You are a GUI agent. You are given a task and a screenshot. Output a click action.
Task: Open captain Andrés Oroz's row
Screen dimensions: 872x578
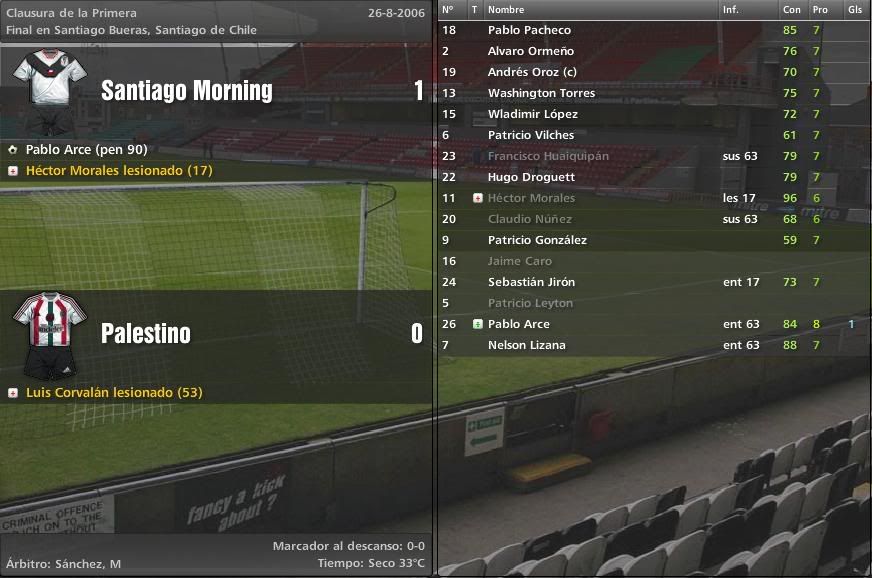[x=532, y=72]
